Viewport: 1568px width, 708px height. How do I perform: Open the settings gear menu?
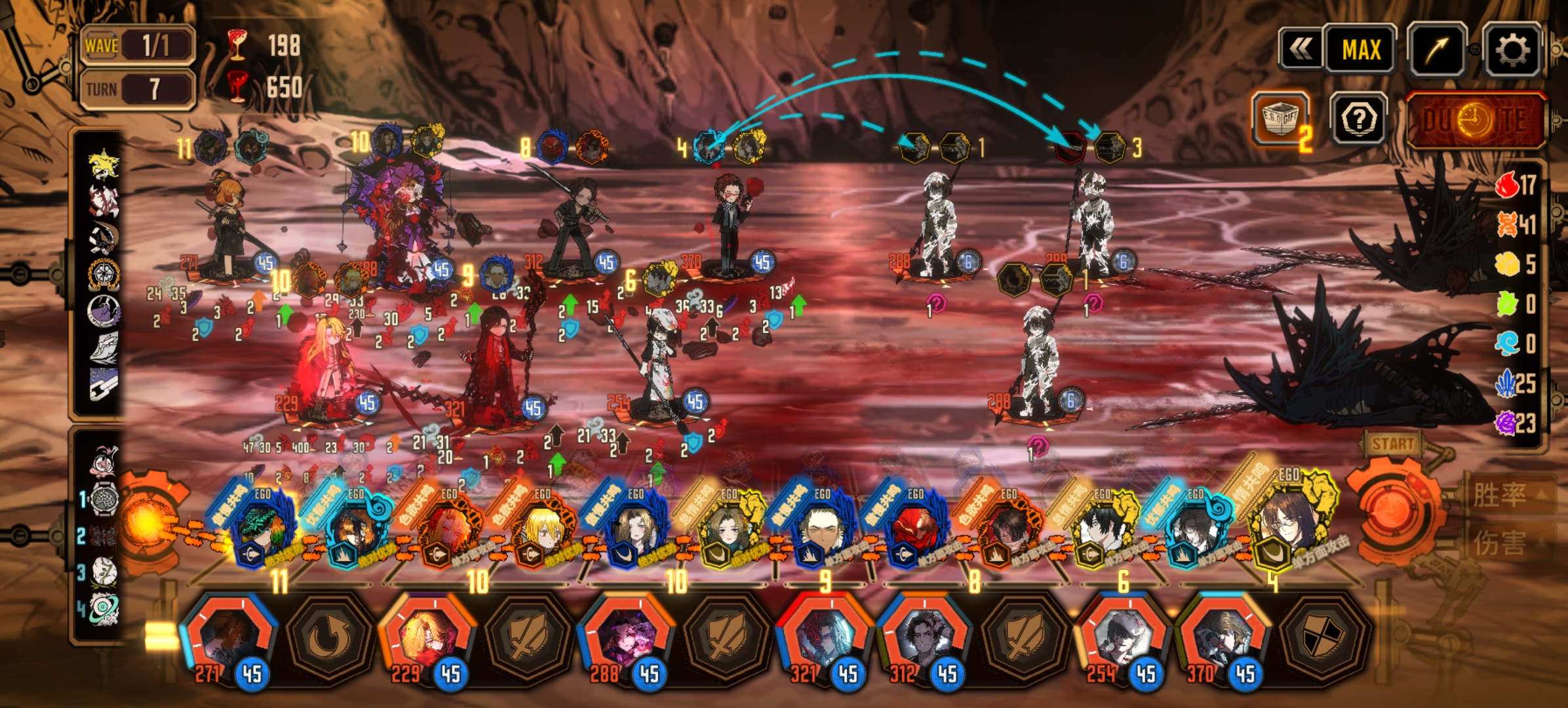click(1511, 50)
